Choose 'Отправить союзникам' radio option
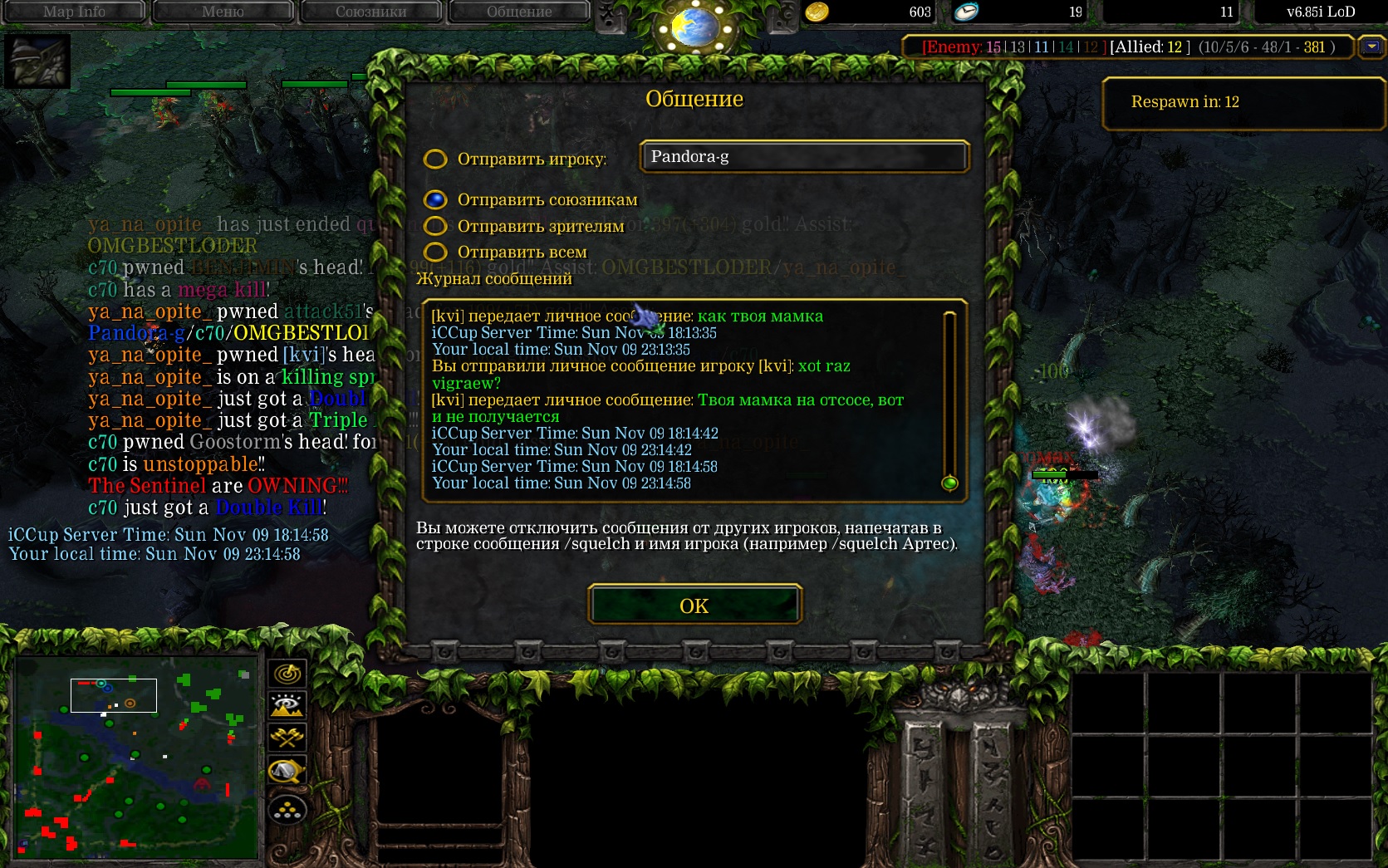Image resolution: width=1388 pixels, height=868 pixels. point(435,199)
